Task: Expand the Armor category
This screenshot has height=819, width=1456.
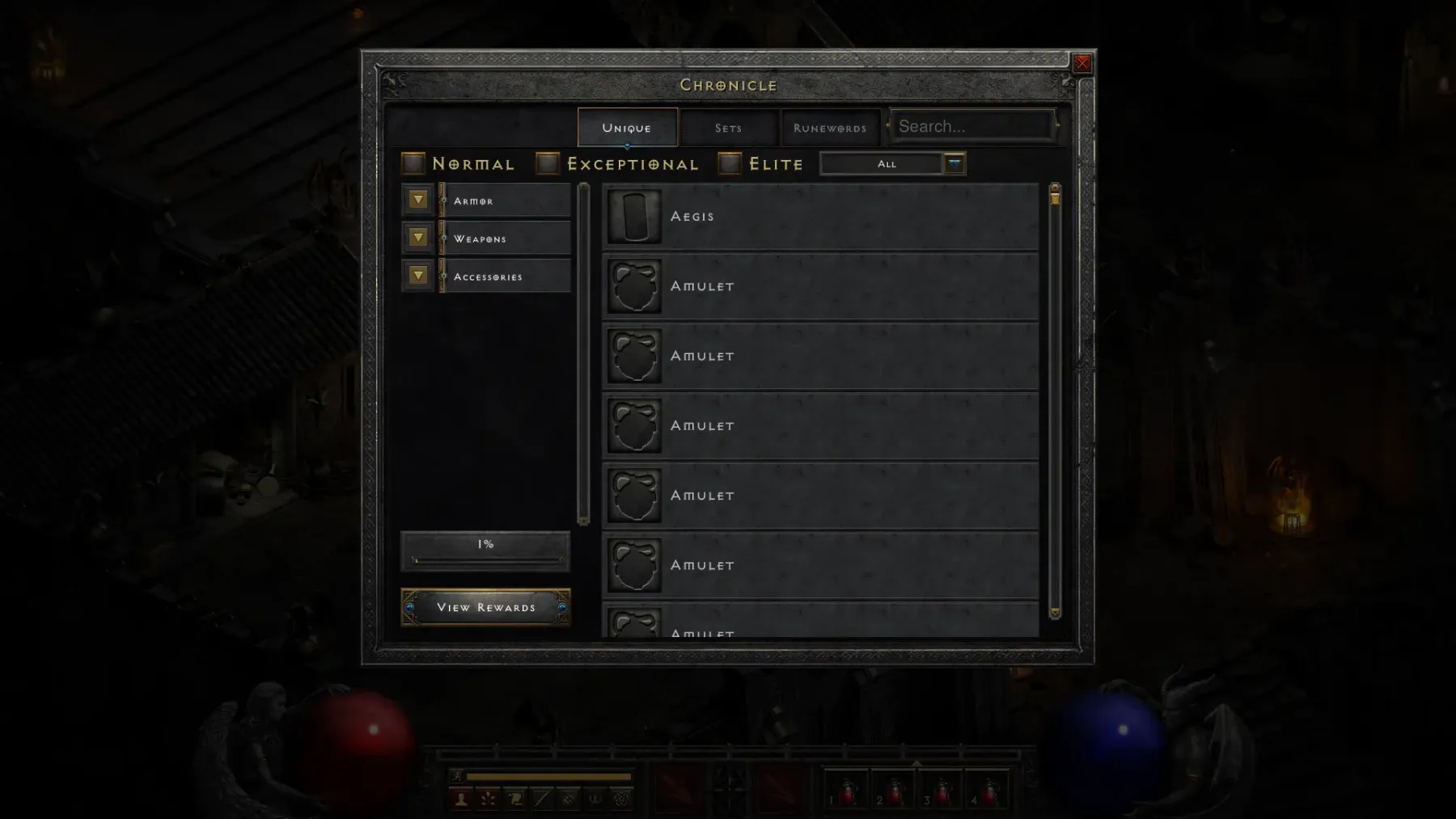Action: click(x=418, y=200)
